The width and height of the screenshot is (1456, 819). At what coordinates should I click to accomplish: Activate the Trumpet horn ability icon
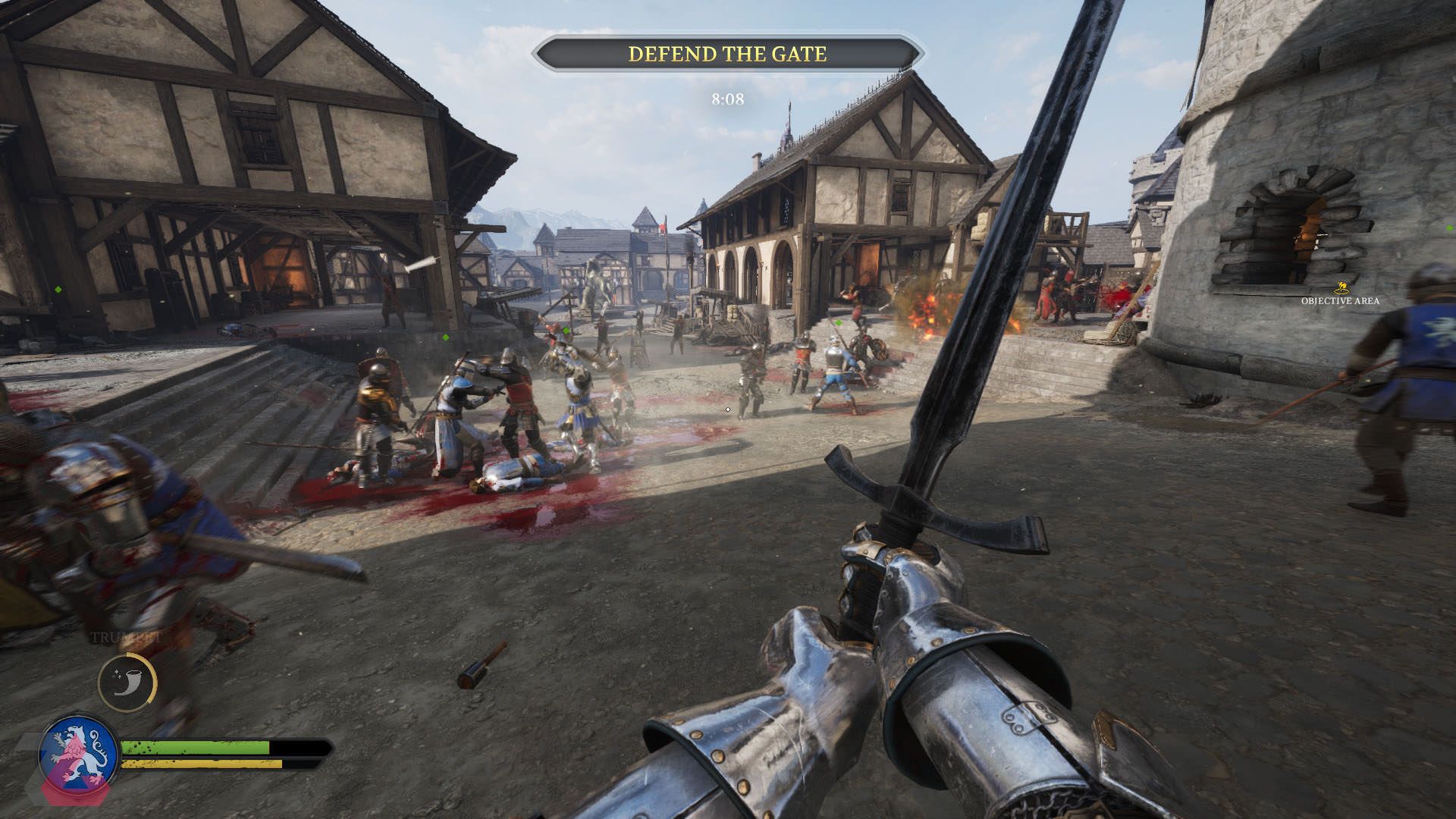pyautogui.click(x=127, y=682)
